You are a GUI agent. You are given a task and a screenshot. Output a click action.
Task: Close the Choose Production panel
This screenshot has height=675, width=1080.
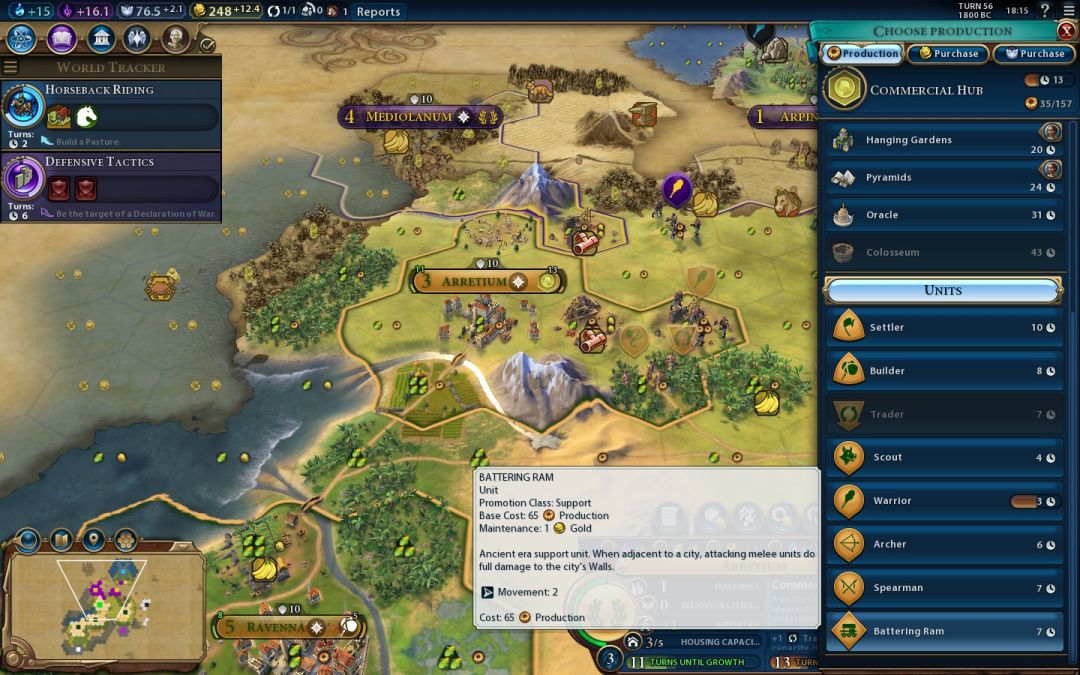pyautogui.click(x=1066, y=31)
